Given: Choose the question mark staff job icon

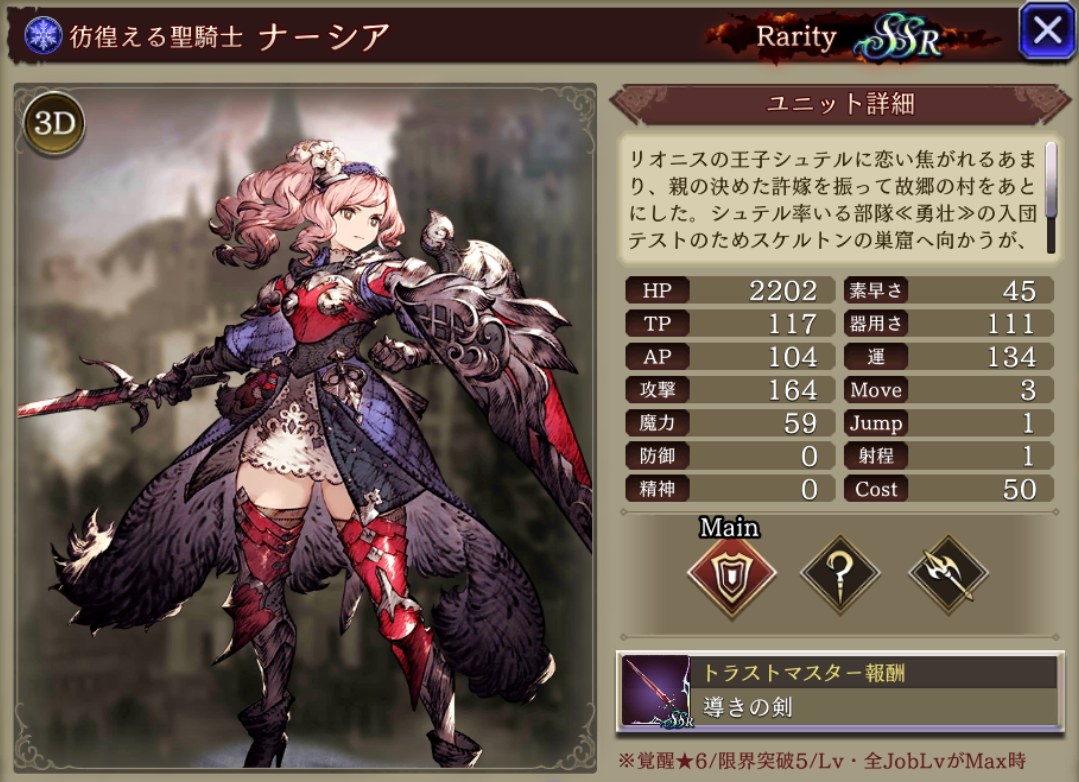Looking at the screenshot, I should (840, 576).
